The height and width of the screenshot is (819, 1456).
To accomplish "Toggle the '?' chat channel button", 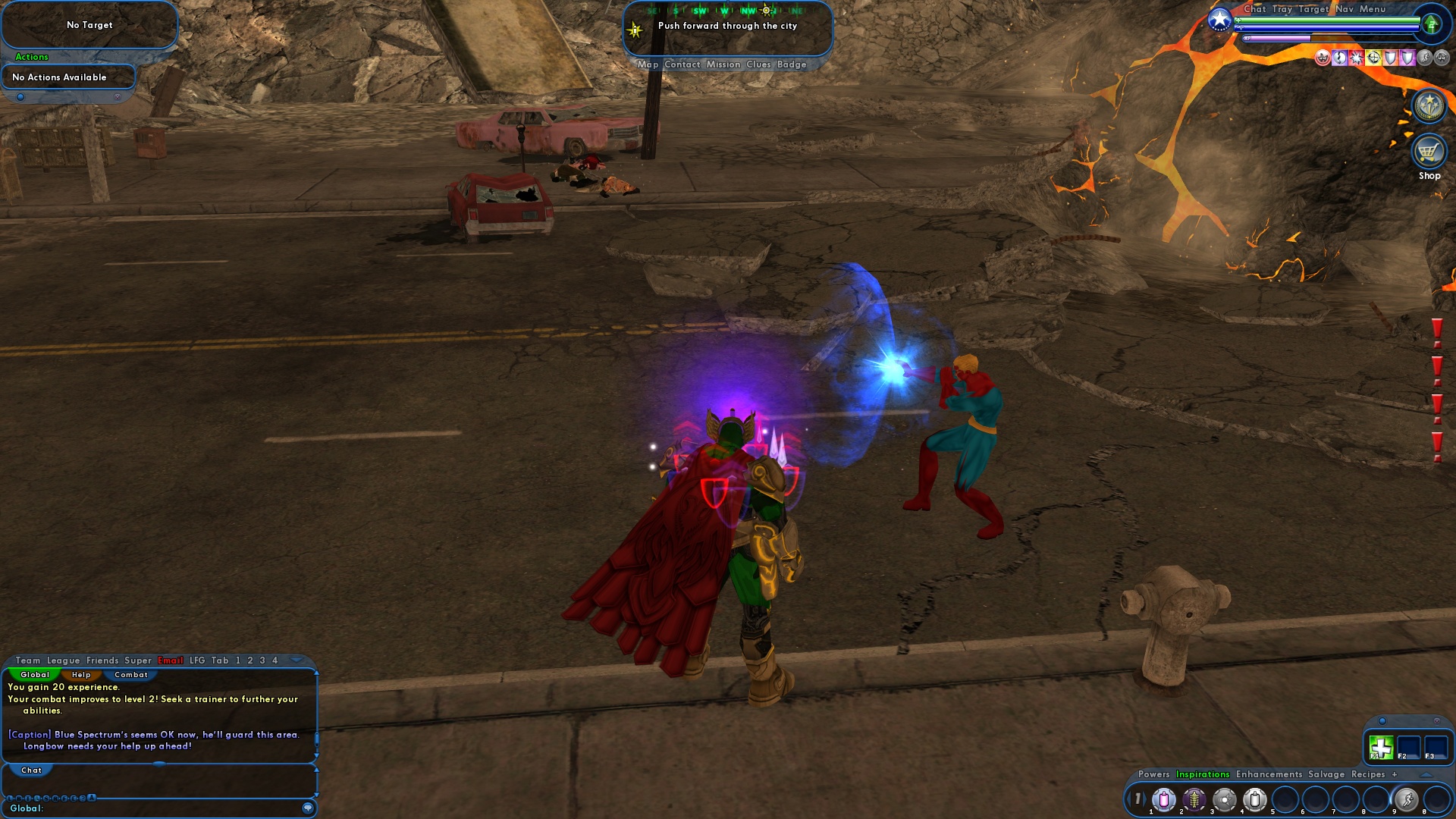I will click(x=81, y=797).
